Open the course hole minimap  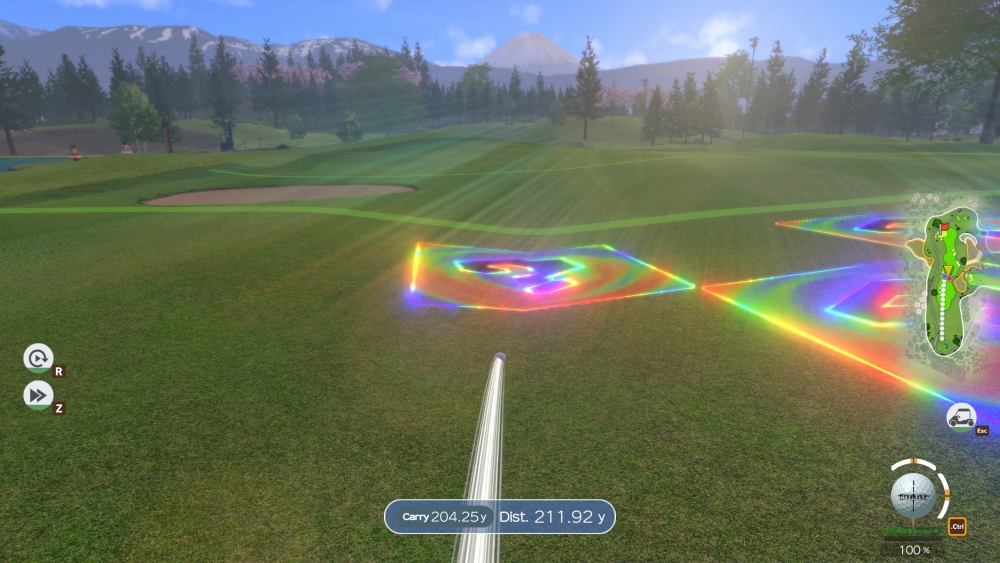945,280
